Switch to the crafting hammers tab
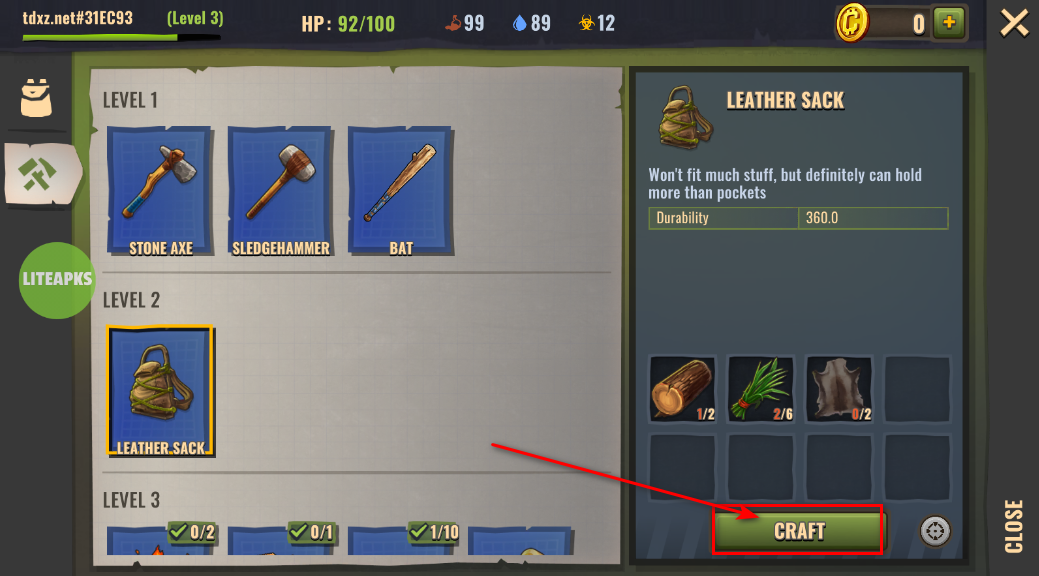Screen dimensions: 1039x576 [38, 174]
